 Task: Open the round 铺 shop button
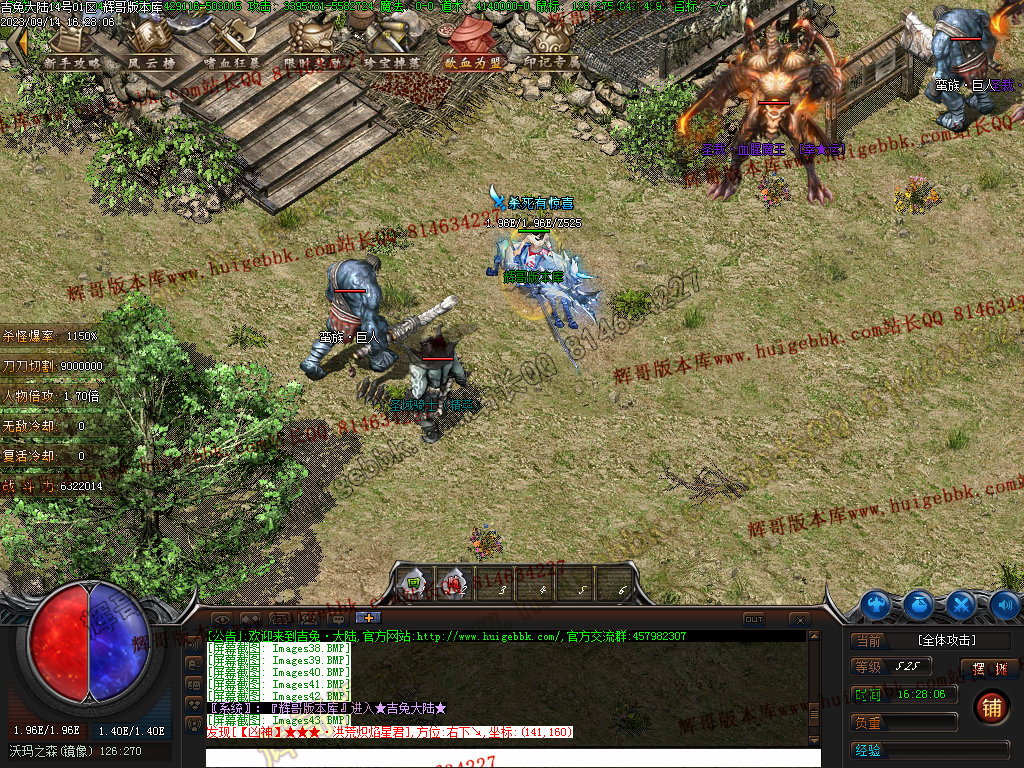(991, 708)
